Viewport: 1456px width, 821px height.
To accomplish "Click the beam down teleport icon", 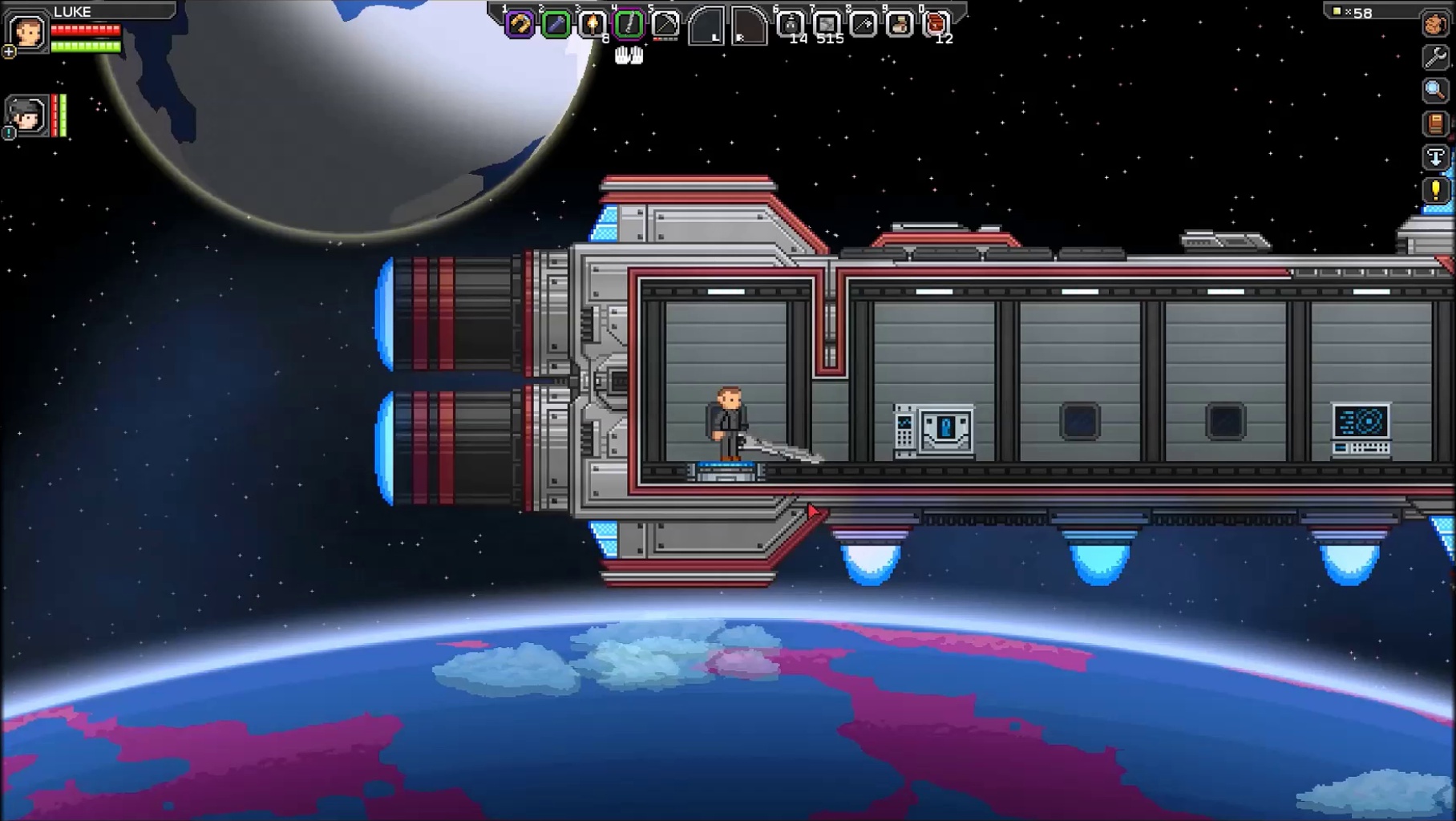I will (1435, 157).
